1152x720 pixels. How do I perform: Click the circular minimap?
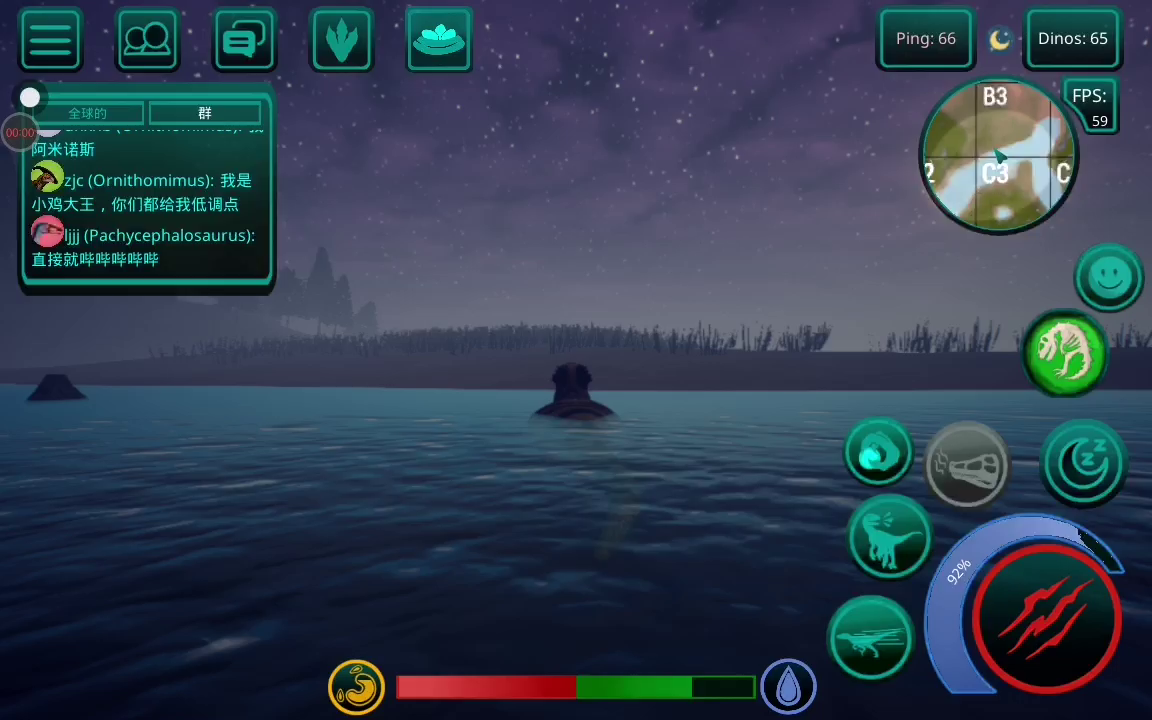[x=997, y=156]
